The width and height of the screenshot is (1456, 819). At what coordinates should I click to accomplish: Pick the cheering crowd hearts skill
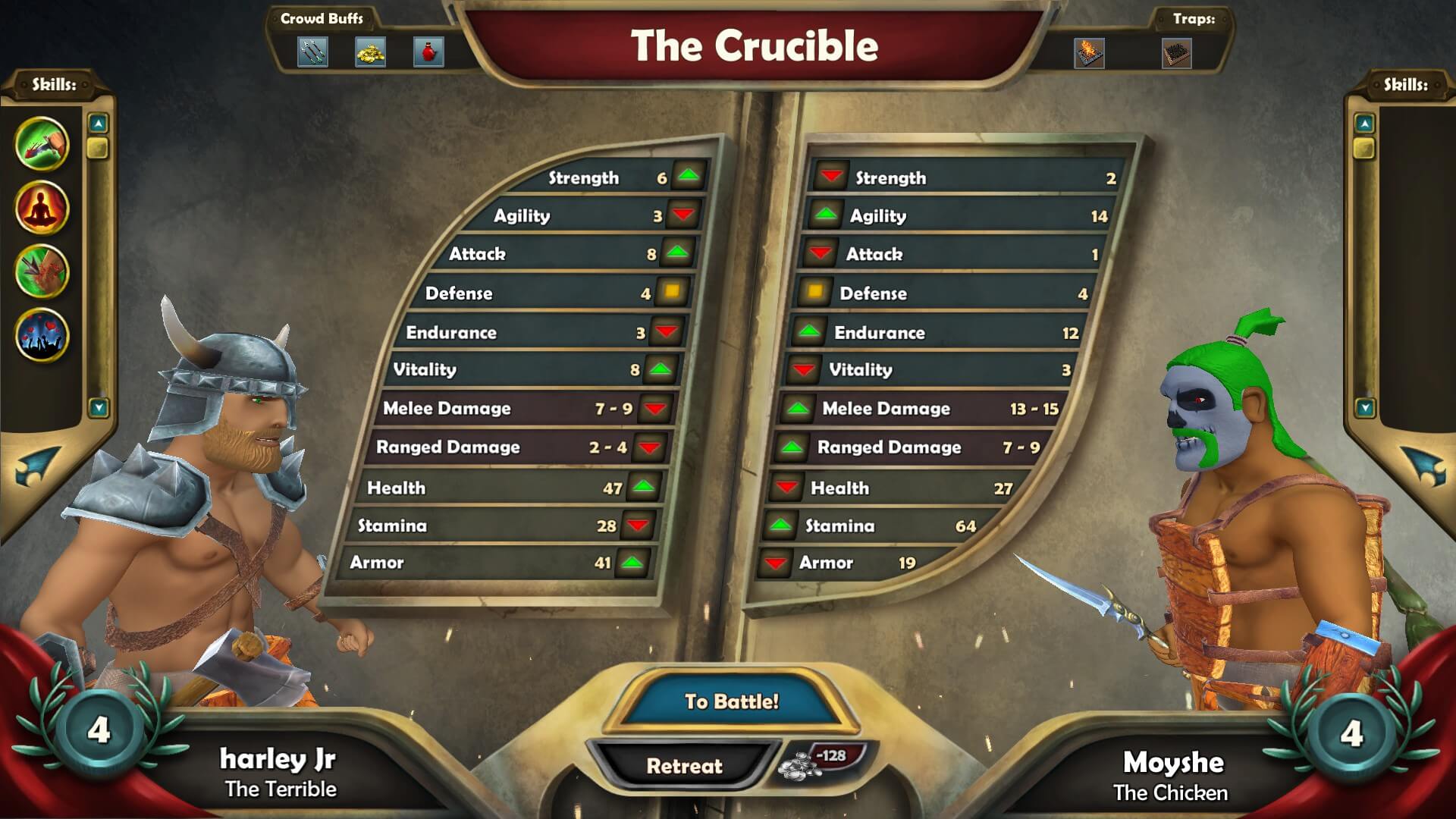tap(42, 335)
